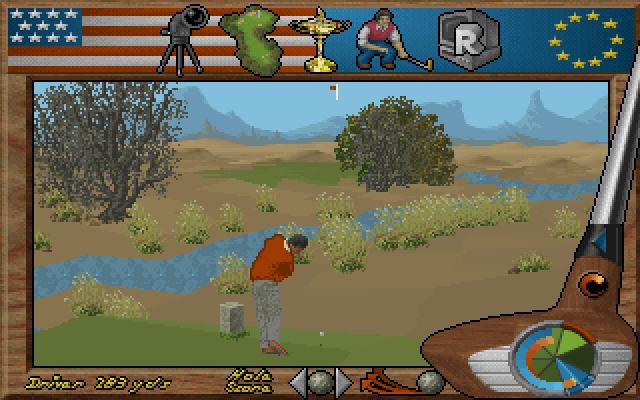Select the golf ball beside the tee
The height and width of the screenshot is (400, 640).
(x=429, y=381)
